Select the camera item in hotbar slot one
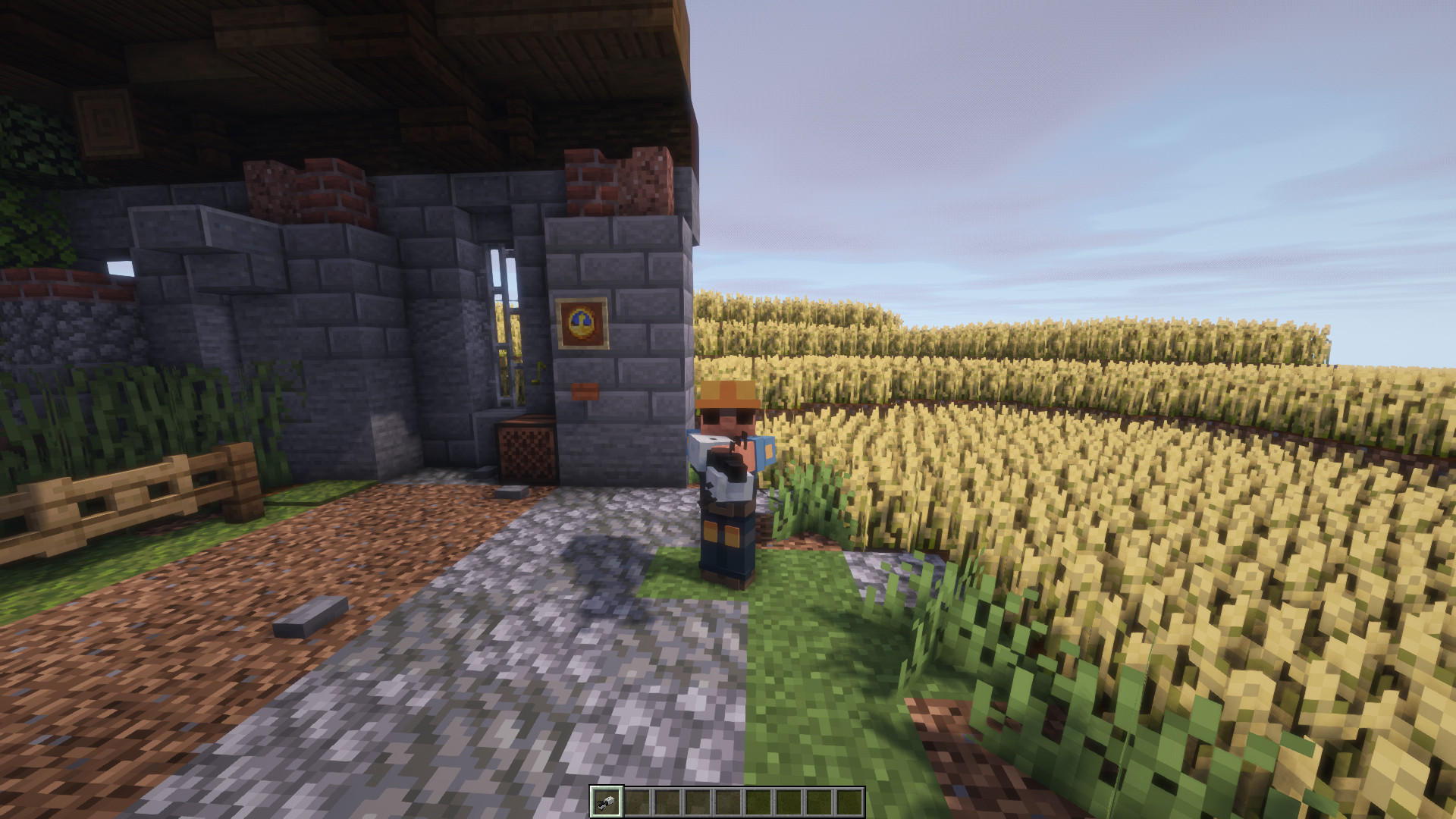This screenshot has width=1456, height=819. pyautogui.click(x=607, y=802)
